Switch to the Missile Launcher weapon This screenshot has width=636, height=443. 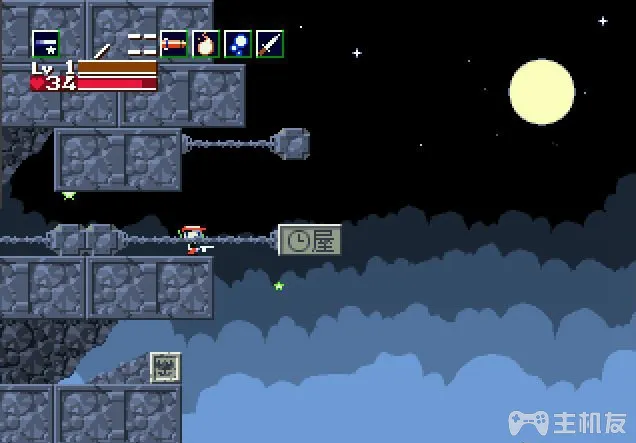tap(174, 44)
